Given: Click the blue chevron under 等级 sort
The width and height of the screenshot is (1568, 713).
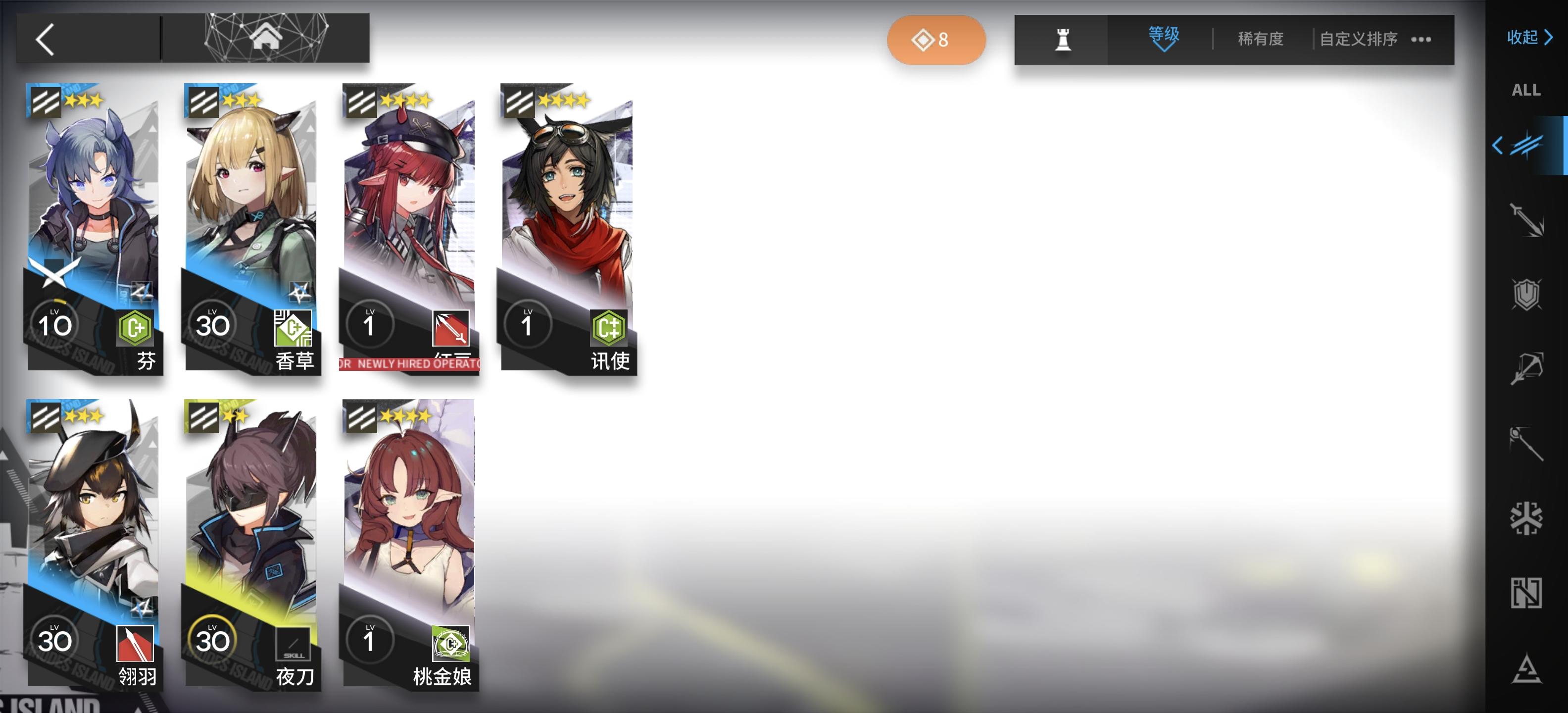Looking at the screenshot, I should pyautogui.click(x=1165, y=50).
